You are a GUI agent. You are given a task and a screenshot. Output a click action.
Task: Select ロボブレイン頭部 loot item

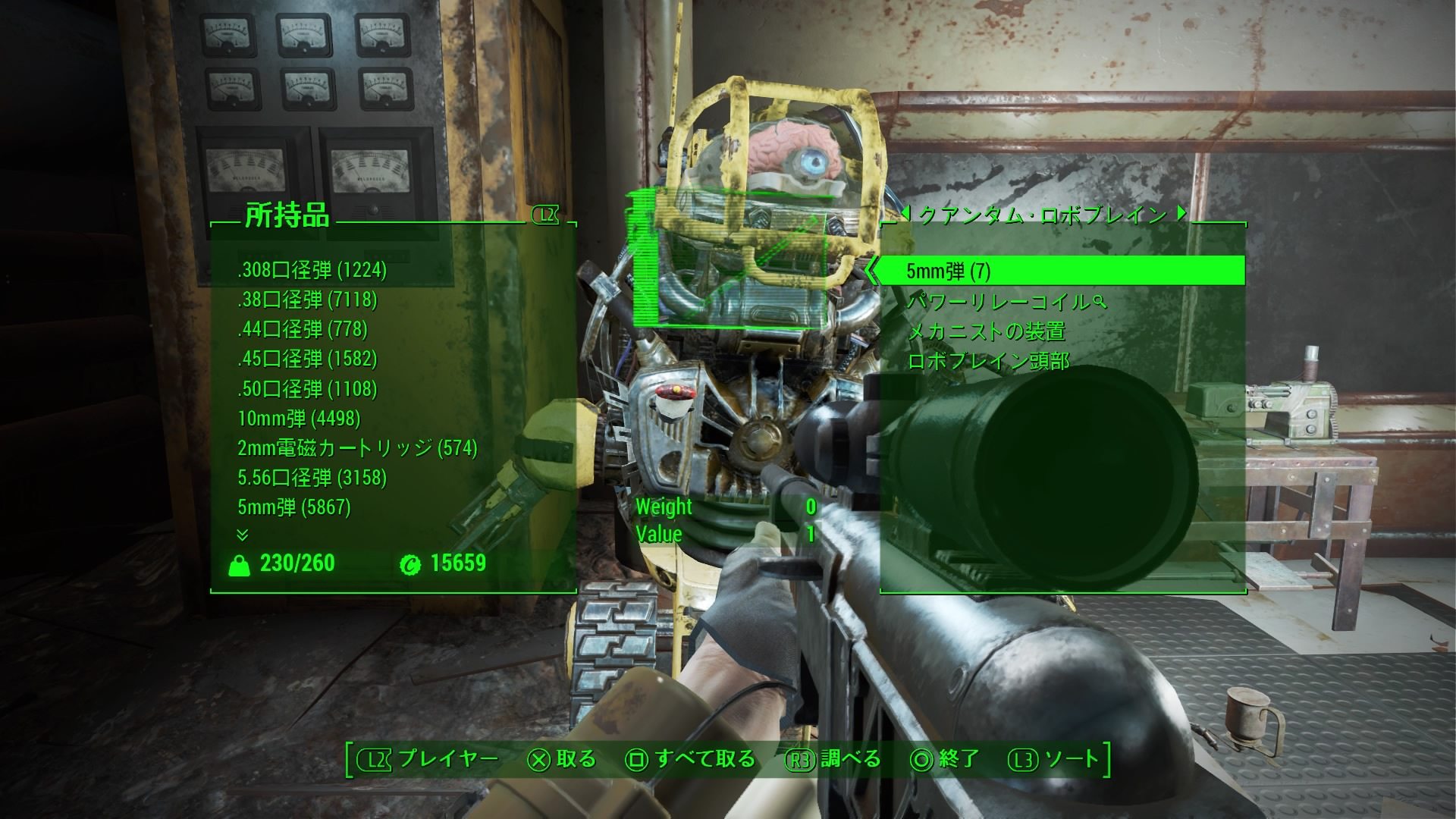(x=988, y=361)
